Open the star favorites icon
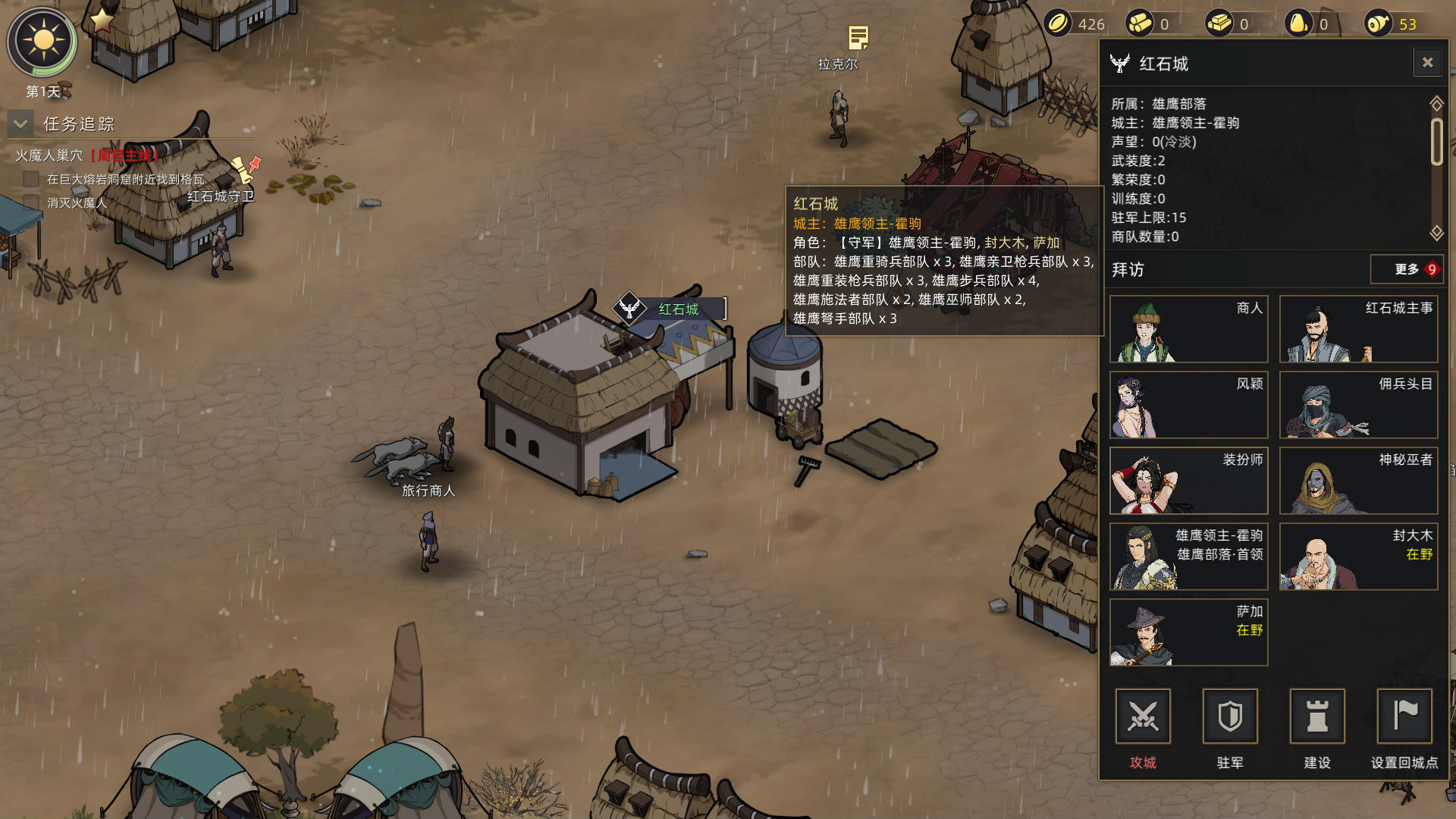Viewport: 1456px width, 819px height. (x=102, y=20)
